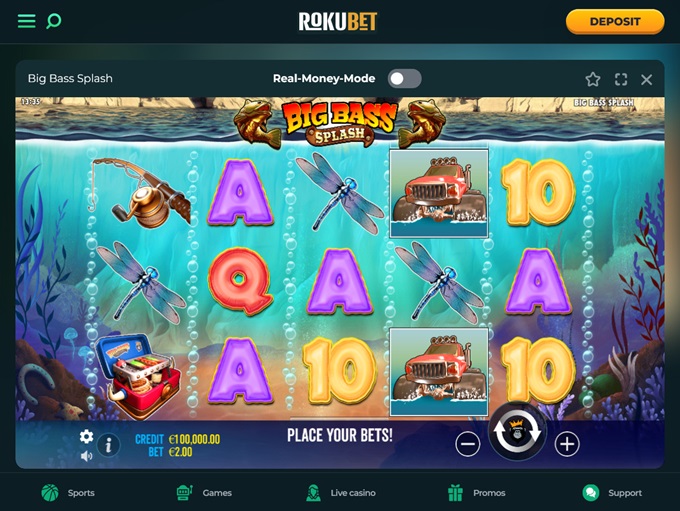The height and width of the screenshot is (511, 680).
Task: Open the slot settings gear
Action: pos(87,436)
